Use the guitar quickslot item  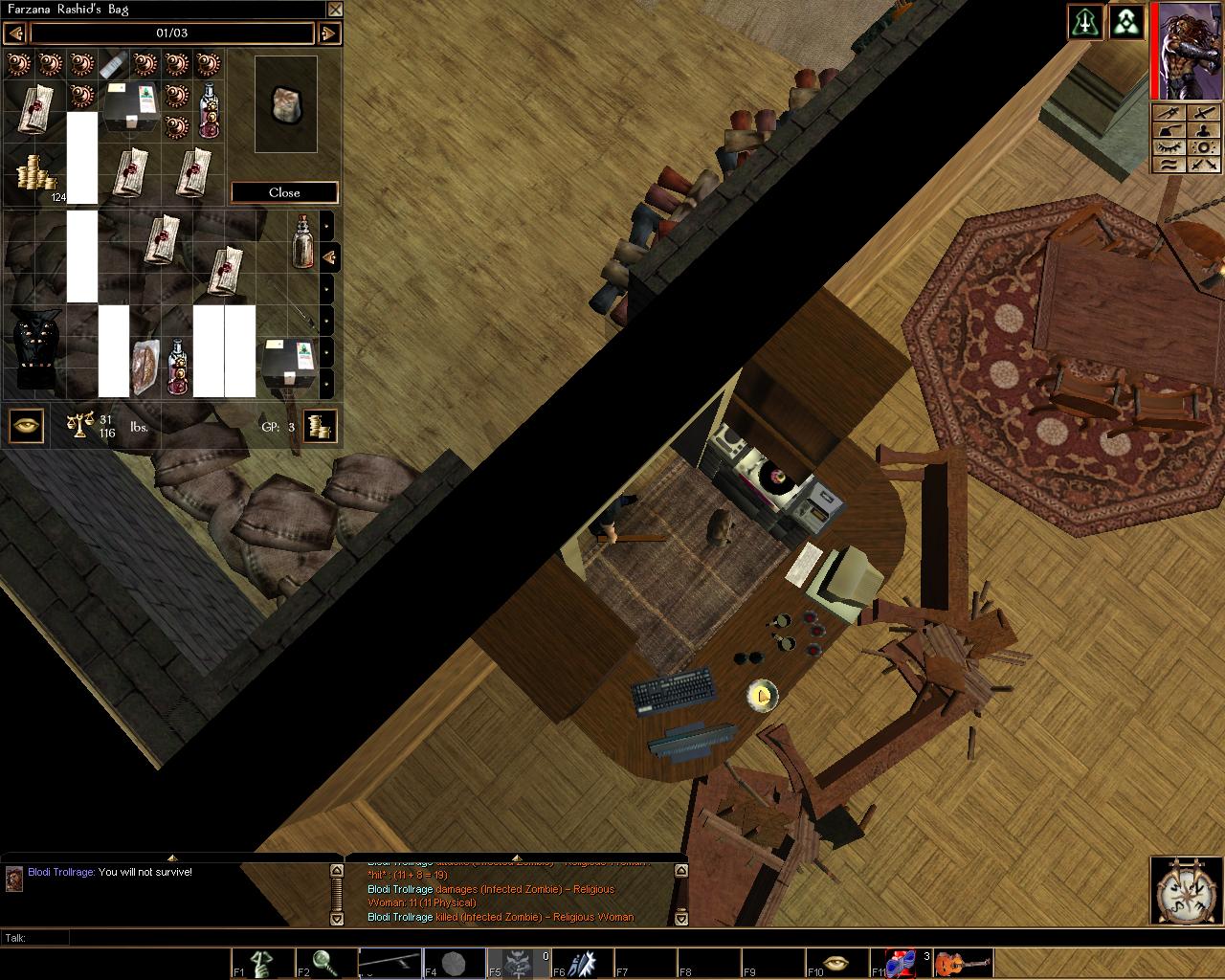965,963
